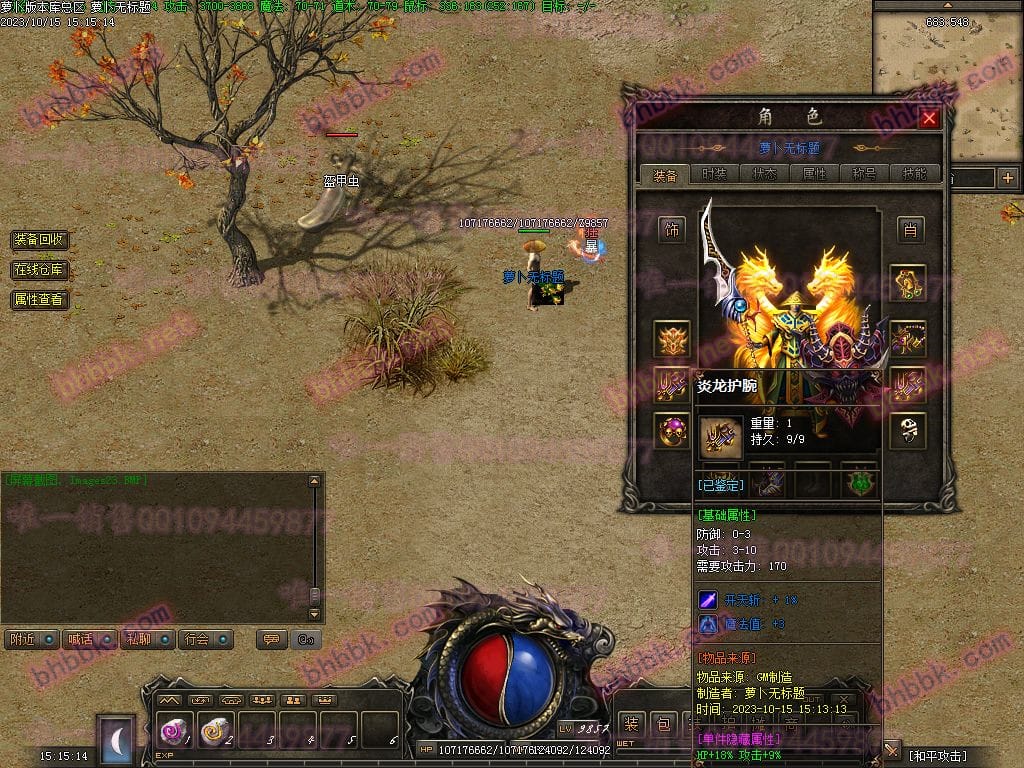This screenshot has width=1024, height=768.
Task: Show the 属性 tab
Action: click(x=815, y=174)
